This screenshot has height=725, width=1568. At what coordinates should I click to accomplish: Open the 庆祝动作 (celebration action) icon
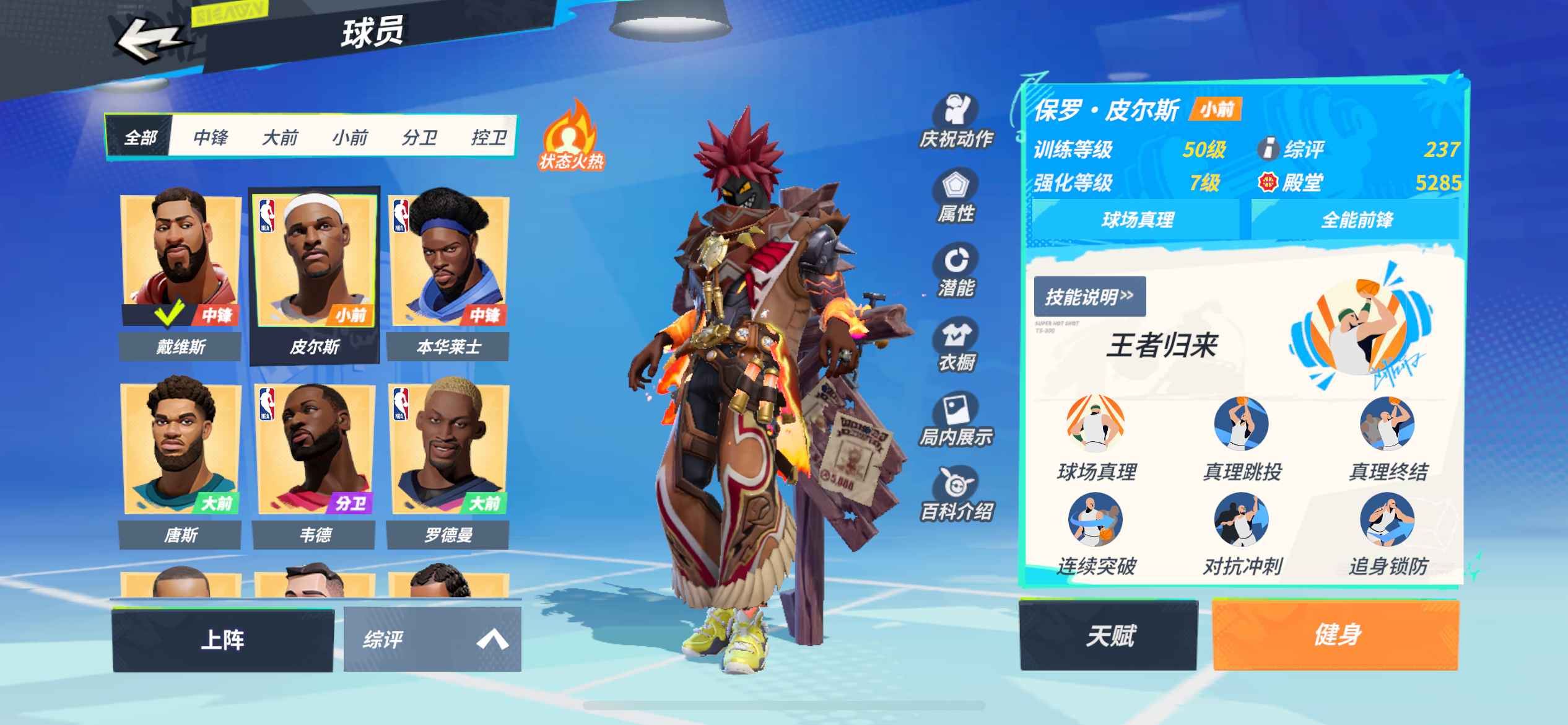tap(956, 121)
